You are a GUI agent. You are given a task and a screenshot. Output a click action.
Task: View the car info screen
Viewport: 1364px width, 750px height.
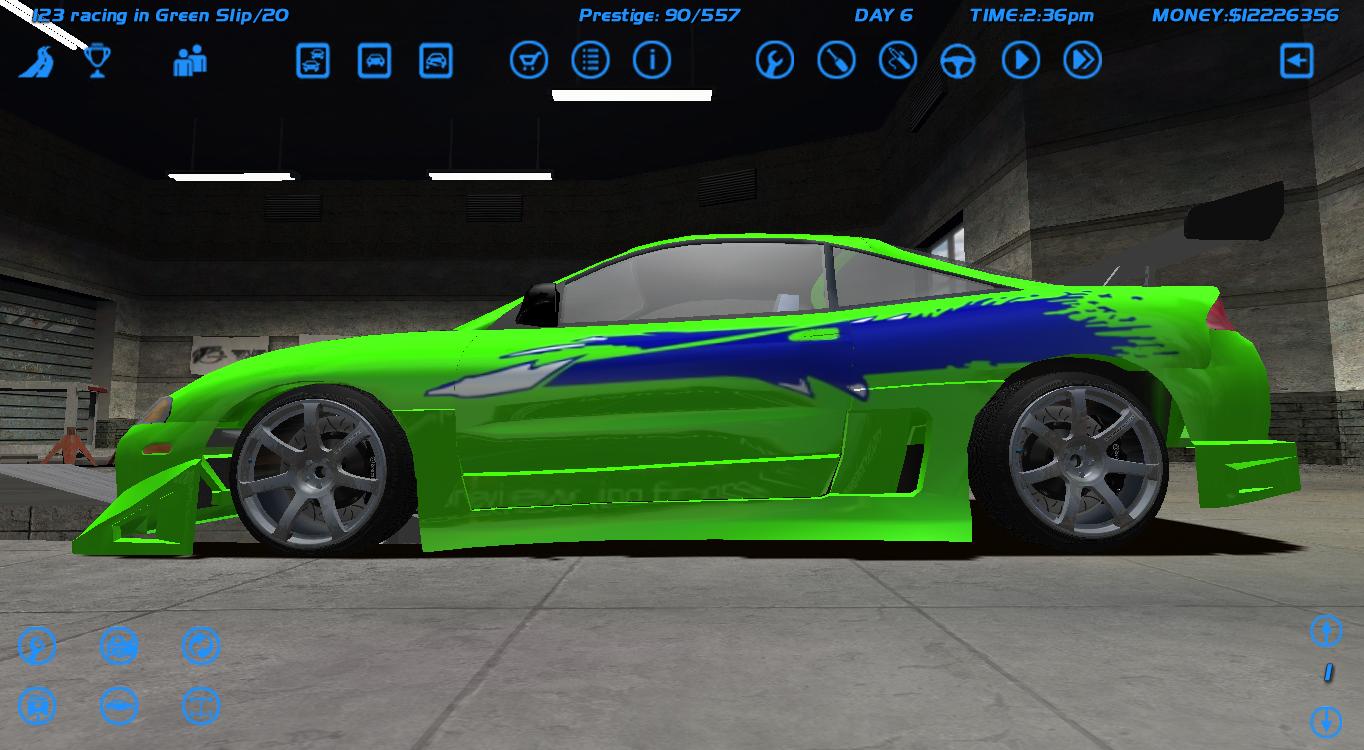(x=651, y=60)
